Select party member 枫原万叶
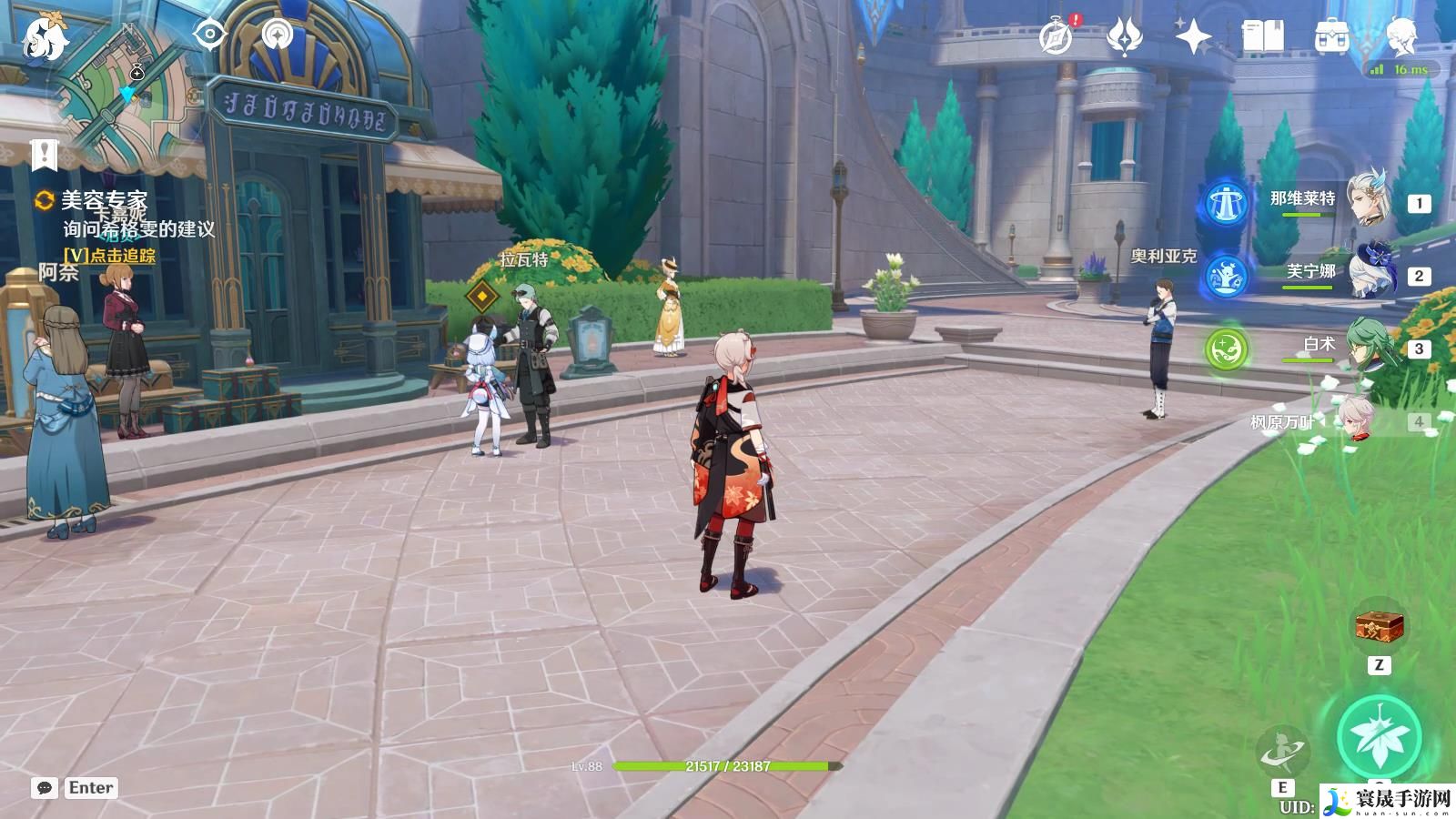Image resolution: width=1456 pixels, height=819 pixels. 1356,420
